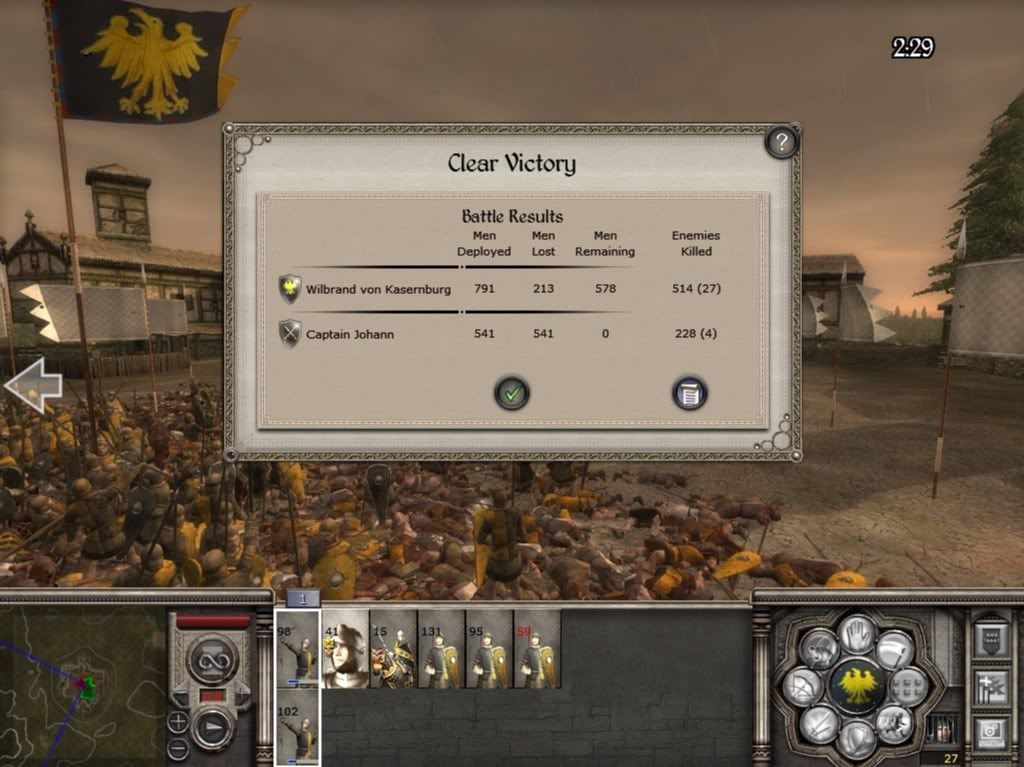Select the unit card with 98 soldiers
The height and width of the screenshot is (767, 1024).
tap(297, 649)
